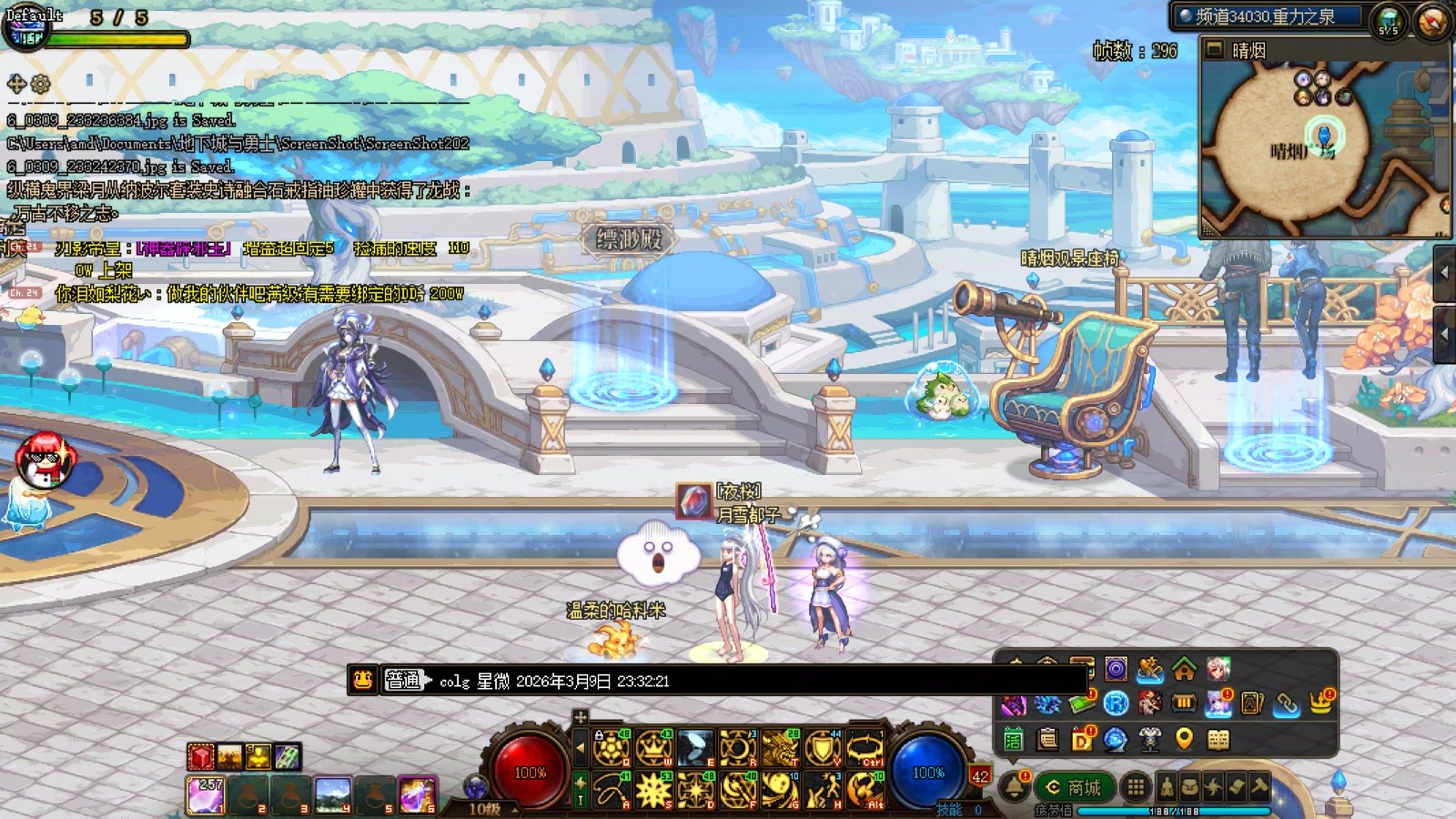This screenshot has height=819, width=1456.
Task: Open the blue chain link icon
Action: [x=1286, y=703]
